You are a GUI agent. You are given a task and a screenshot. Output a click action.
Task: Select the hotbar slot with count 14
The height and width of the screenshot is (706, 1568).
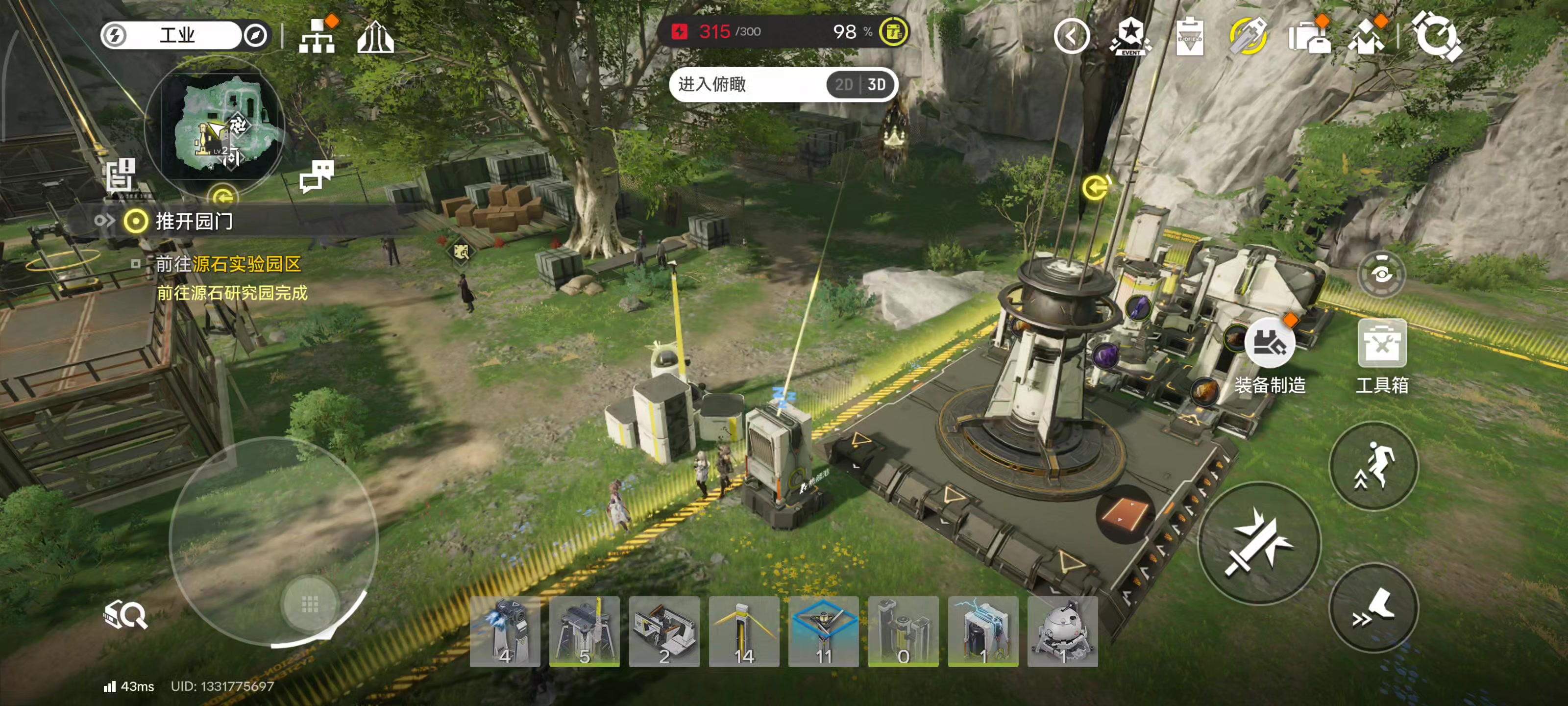[x=744, y=631]
